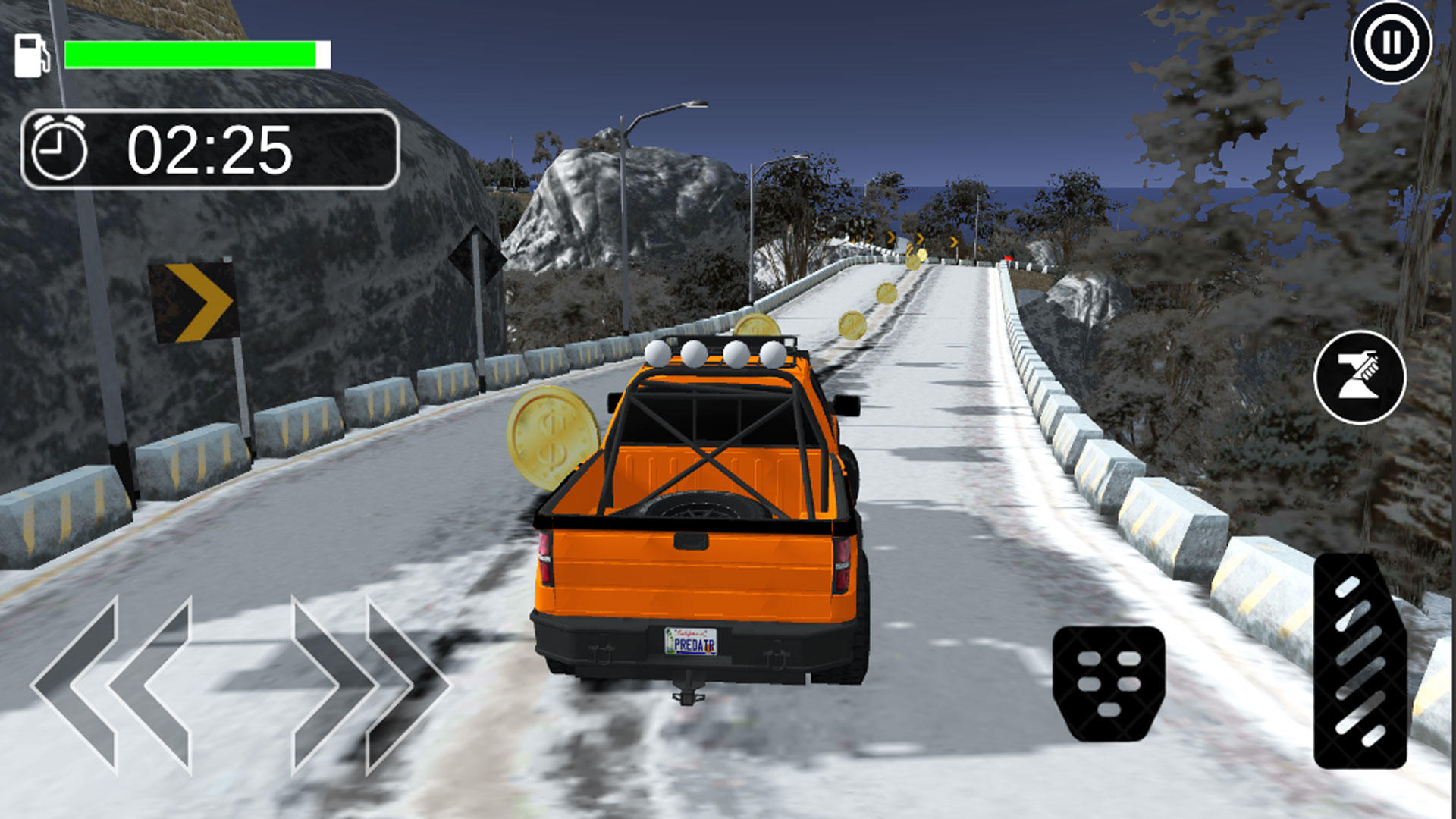Click the fuel pump icon
The image size is (1456, 819).
click(31, 53)
